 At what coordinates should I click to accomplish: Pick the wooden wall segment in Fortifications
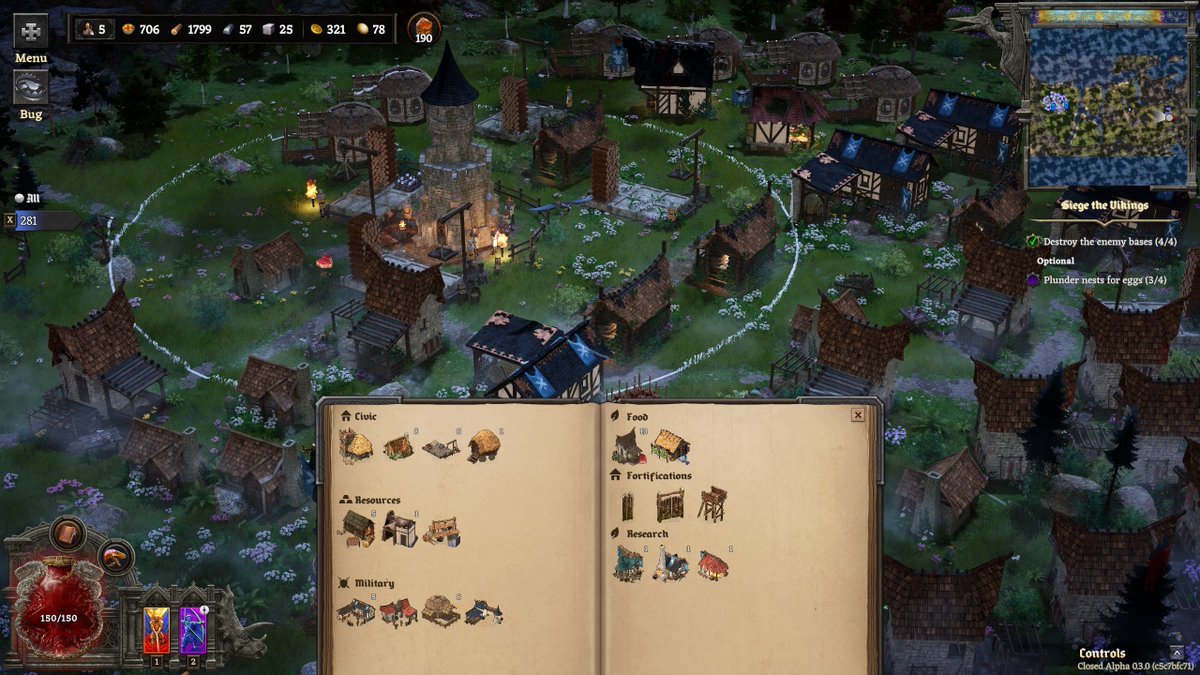coord(628,507)
